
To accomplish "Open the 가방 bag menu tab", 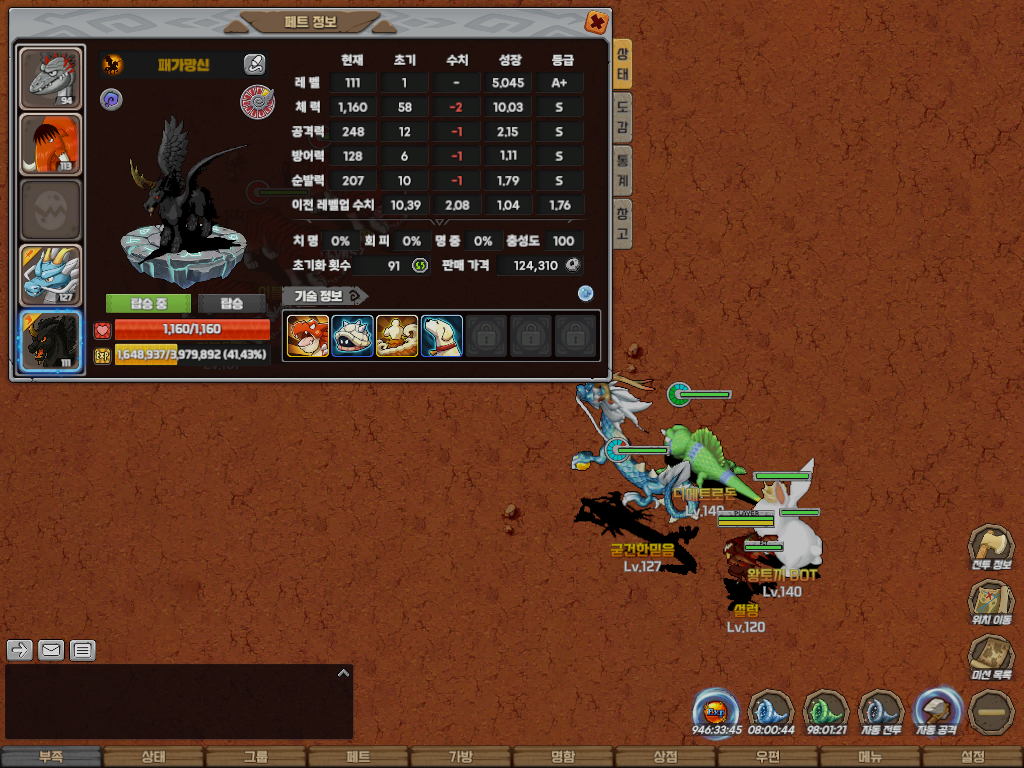I will tap(460, 757).
